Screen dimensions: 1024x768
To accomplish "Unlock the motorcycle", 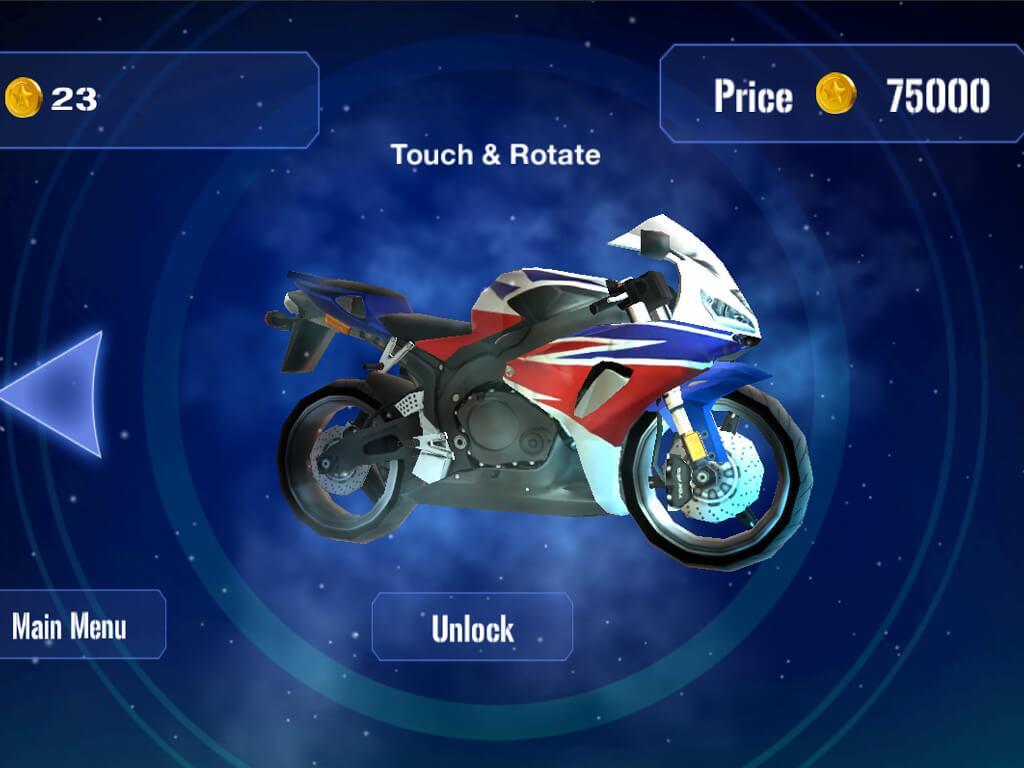I will [x=472, y=627].
